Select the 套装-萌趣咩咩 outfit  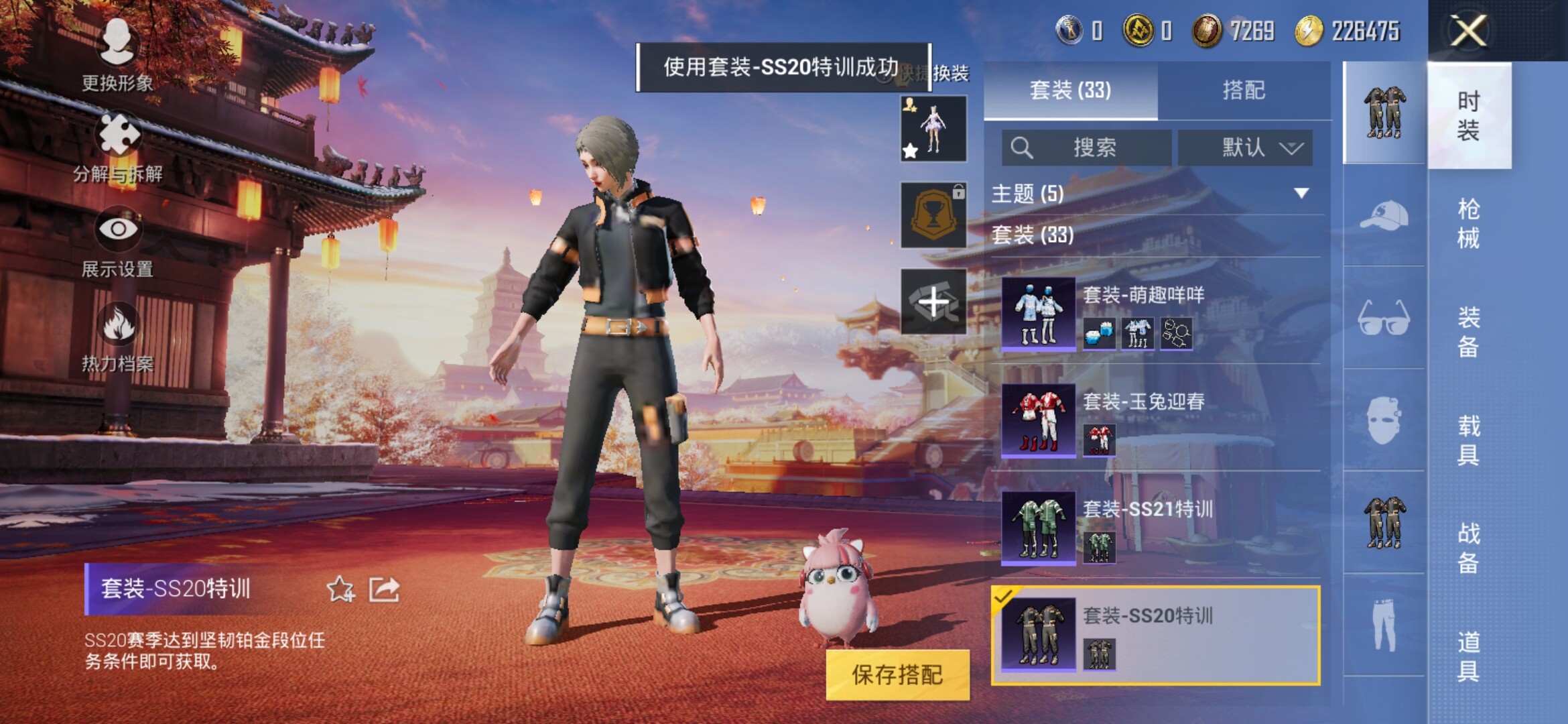(x=1159, y=314)
